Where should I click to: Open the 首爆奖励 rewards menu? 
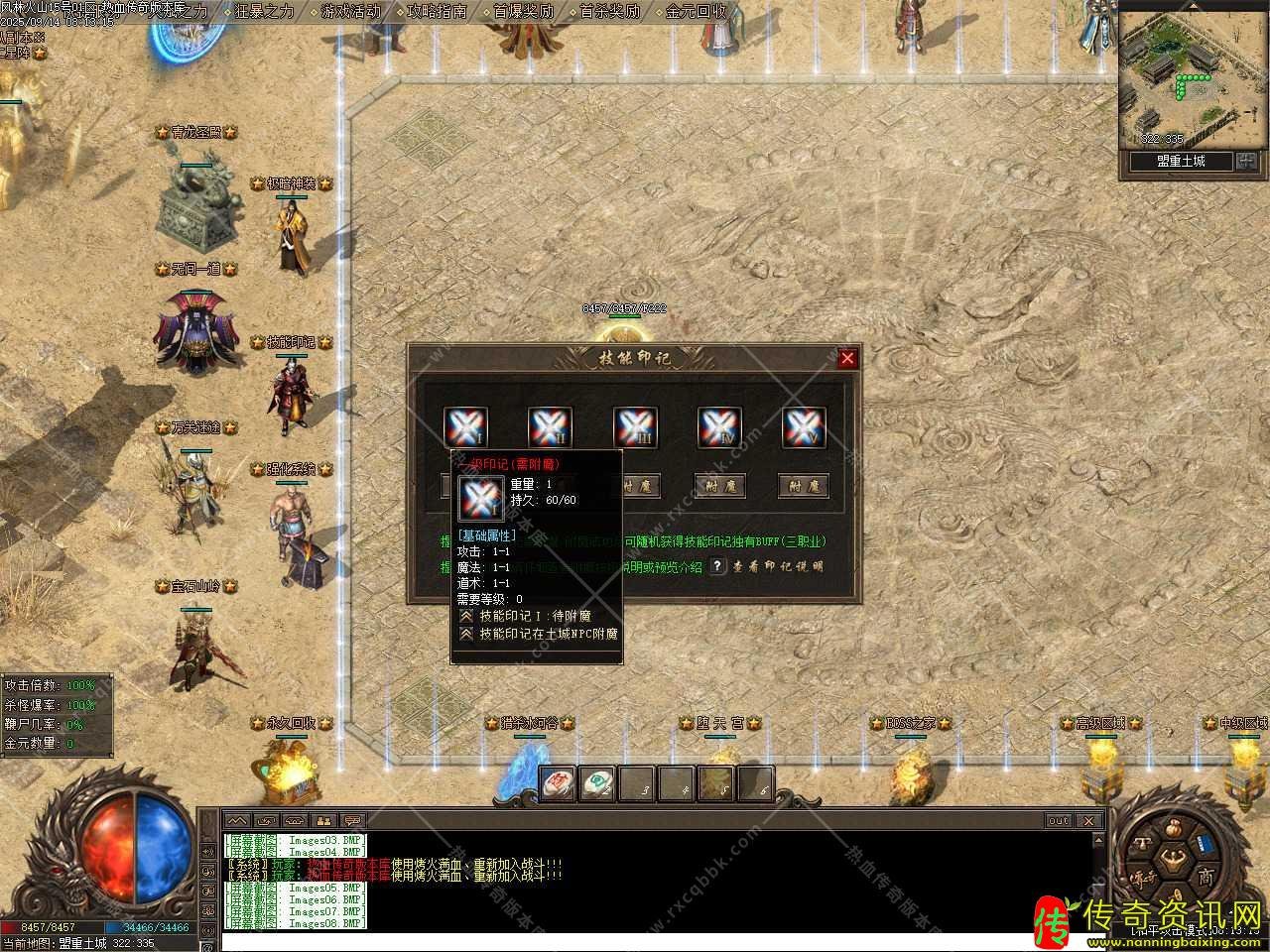tap(524, 12)
